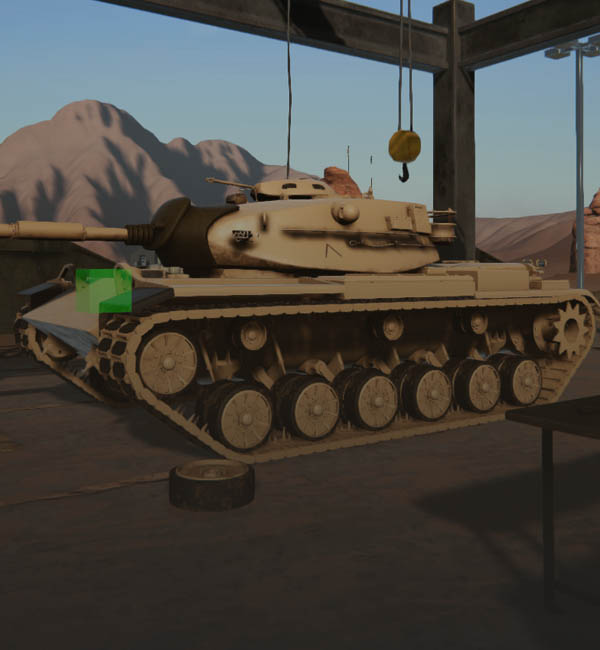Select the green highlighted part on the tank
The image size is (600, 650).
[104, 290]
